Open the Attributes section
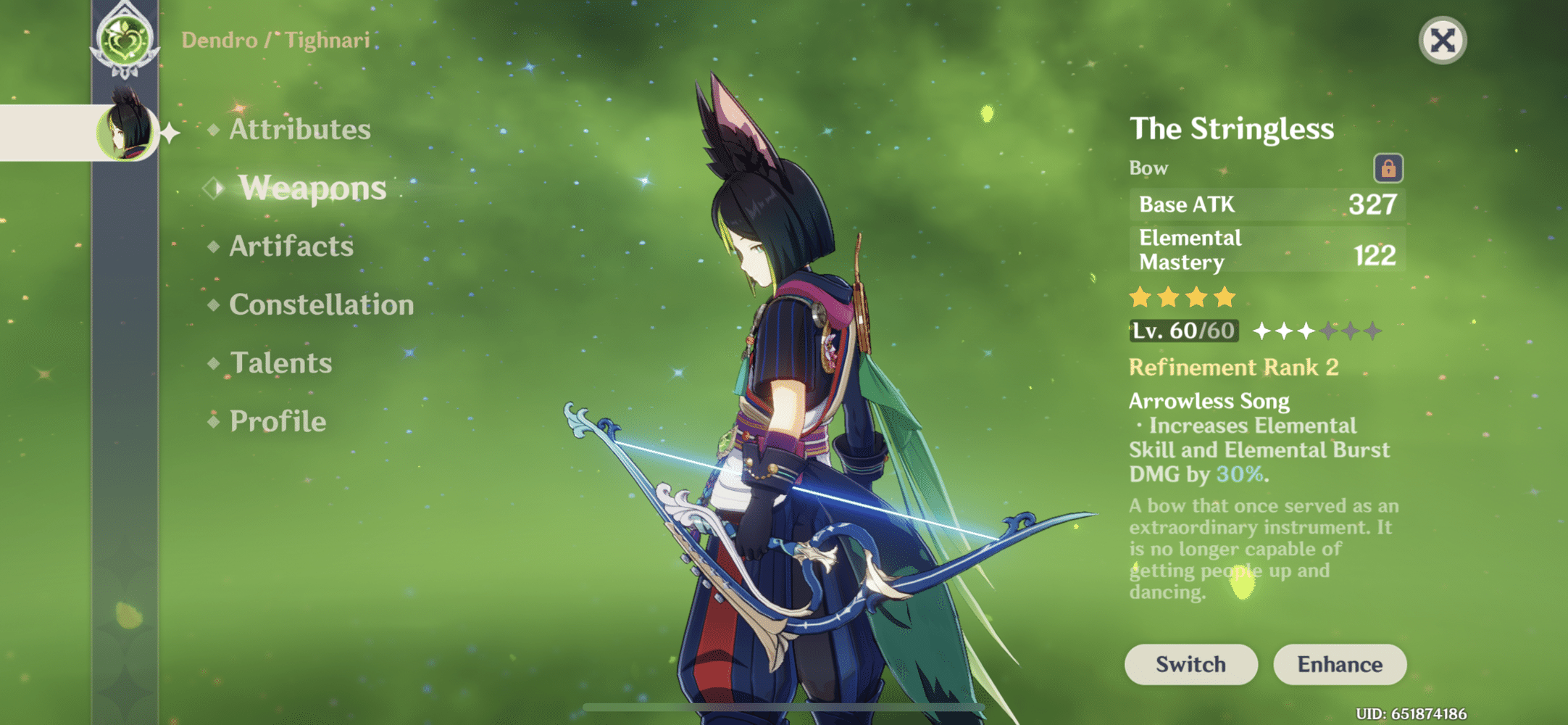This screenshot has height=725, width=1568. [x=299, y=130]
